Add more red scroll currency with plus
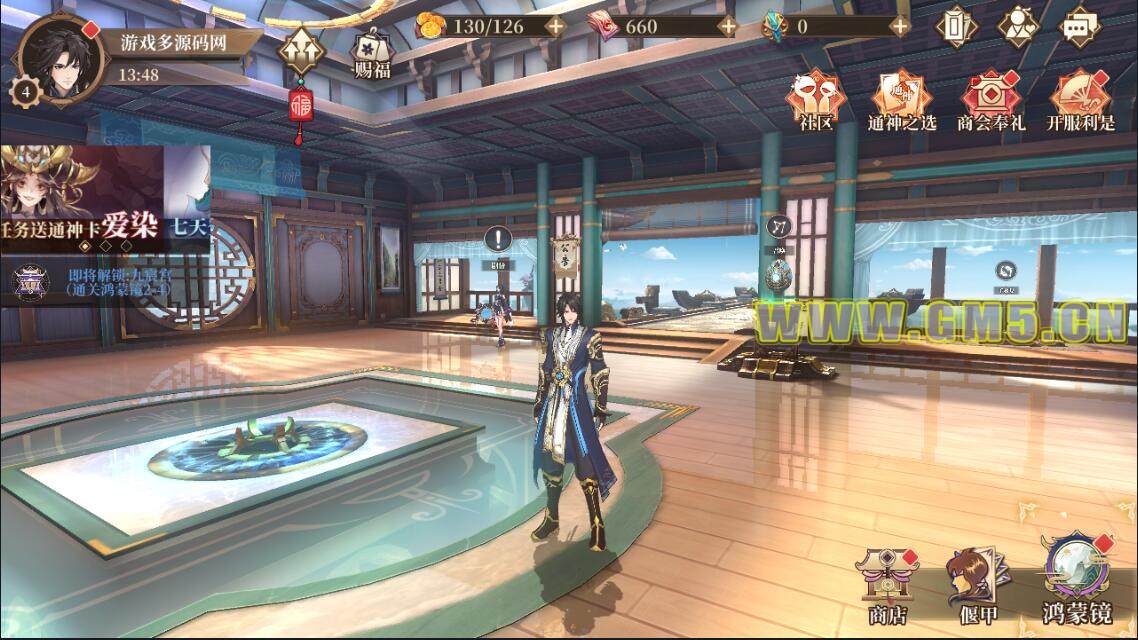Viewport: 1138px width, 640px height. [x=728, y=26]
